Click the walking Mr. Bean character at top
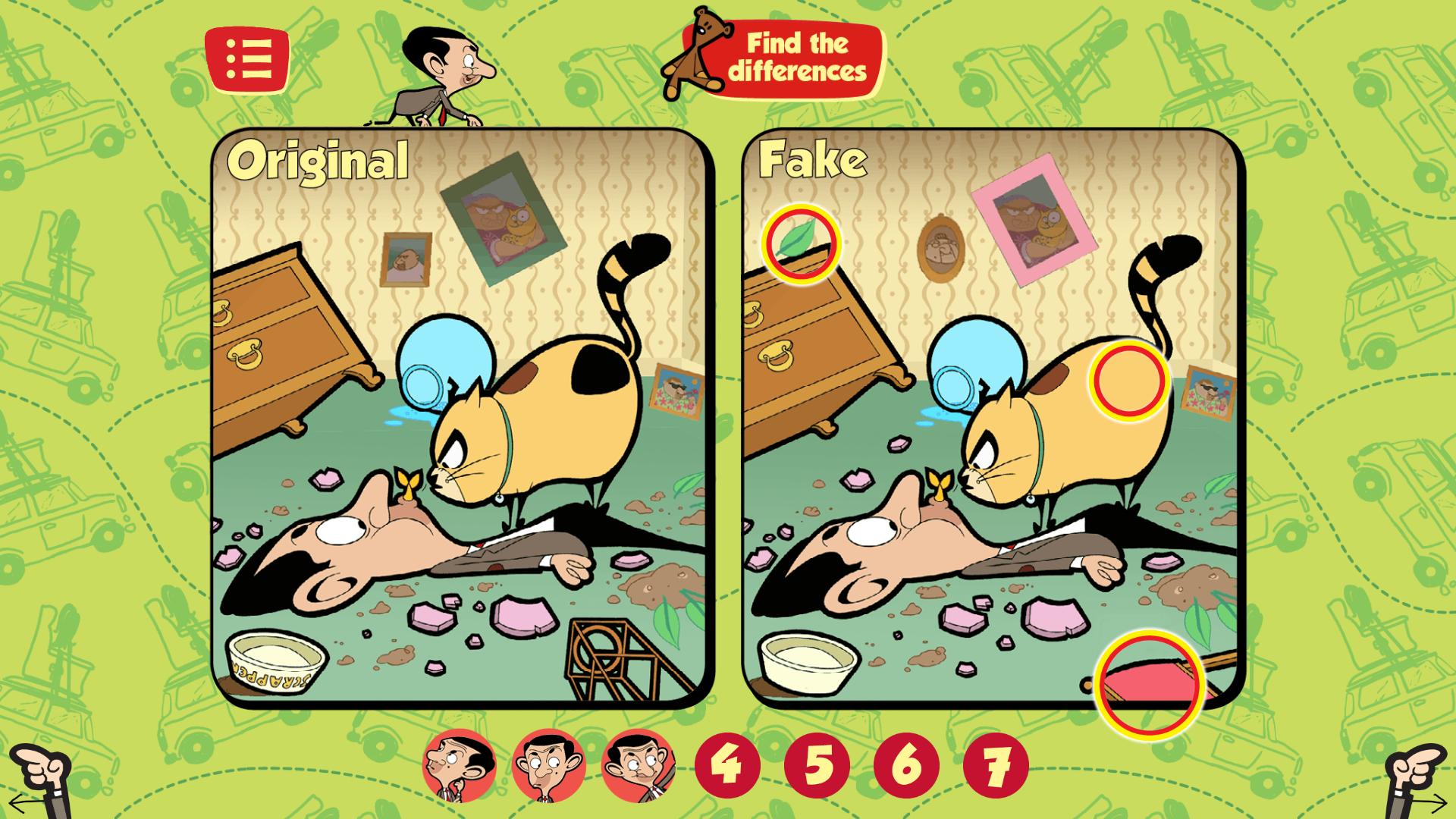 pyautogui.click(x=432, y=76)
